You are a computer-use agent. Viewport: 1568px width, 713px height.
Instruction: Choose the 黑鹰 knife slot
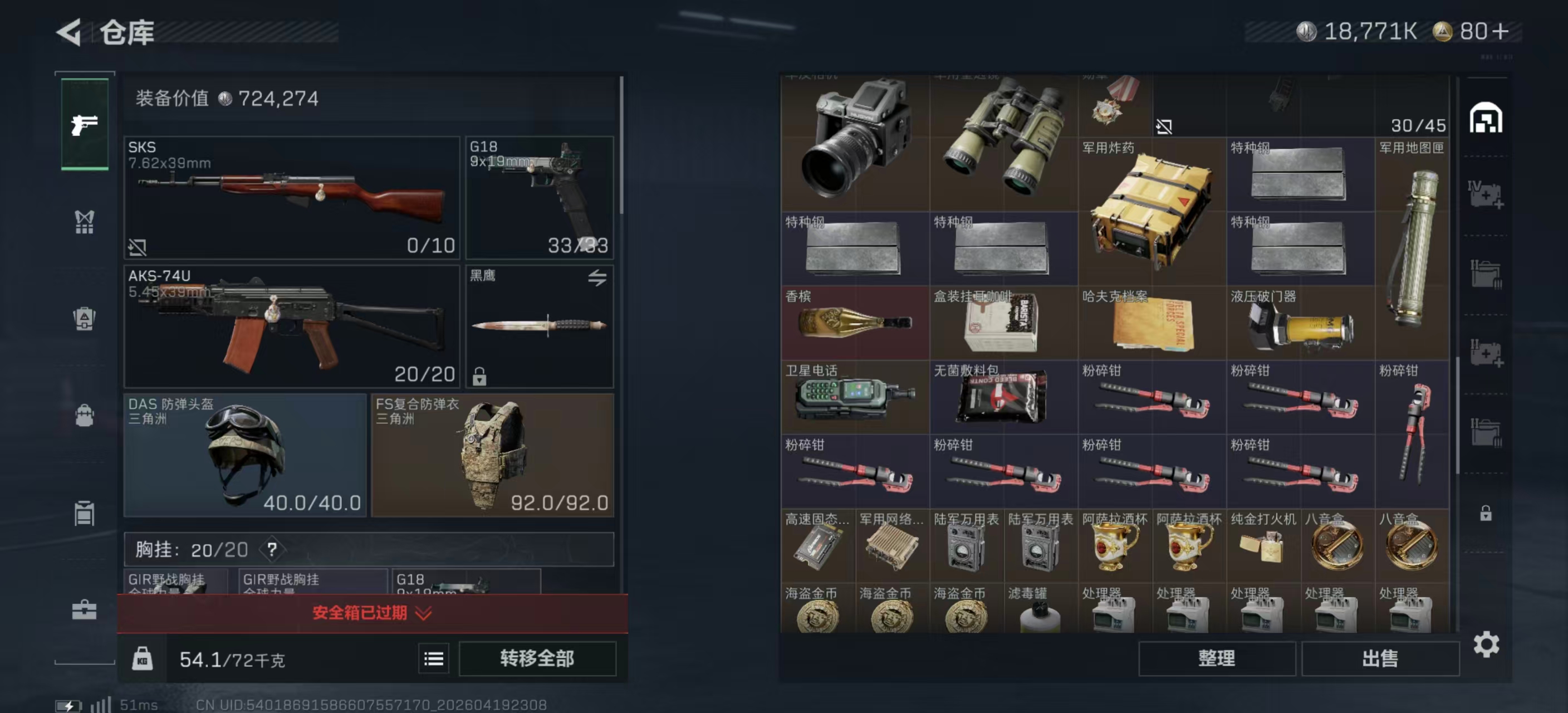[540, 326]
